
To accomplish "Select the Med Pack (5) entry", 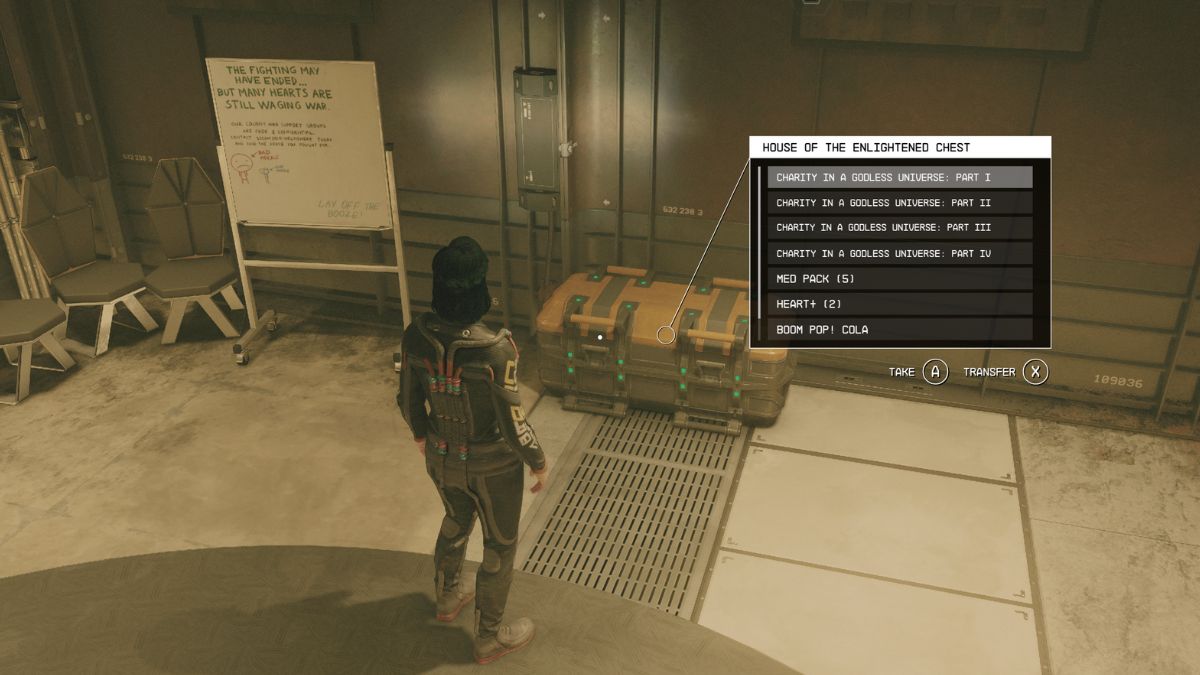I will tap(899, 279).
